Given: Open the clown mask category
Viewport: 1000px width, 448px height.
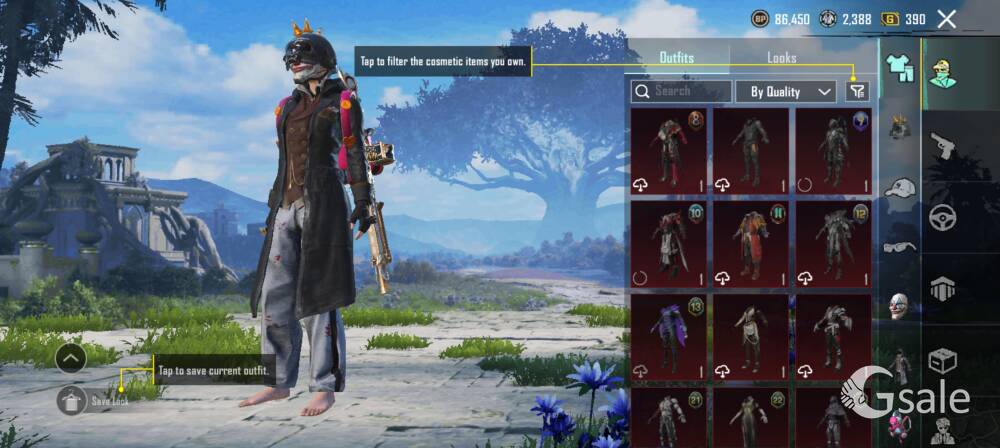Looking at the screenshot, I should pyautogui.click(x=900, y=306).
